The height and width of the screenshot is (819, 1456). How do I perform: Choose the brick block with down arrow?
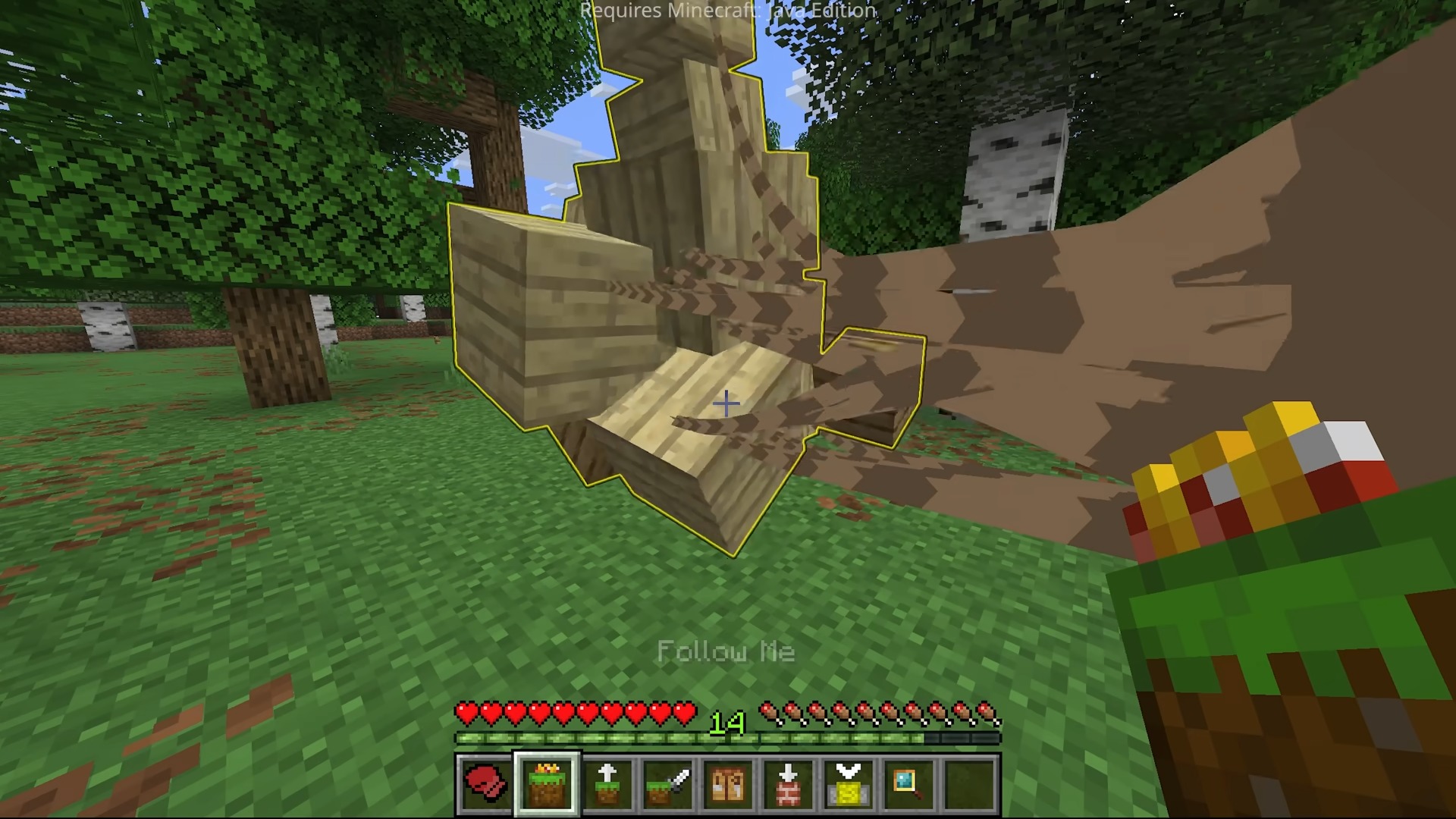pyautogui.click(x=789, y=784)
